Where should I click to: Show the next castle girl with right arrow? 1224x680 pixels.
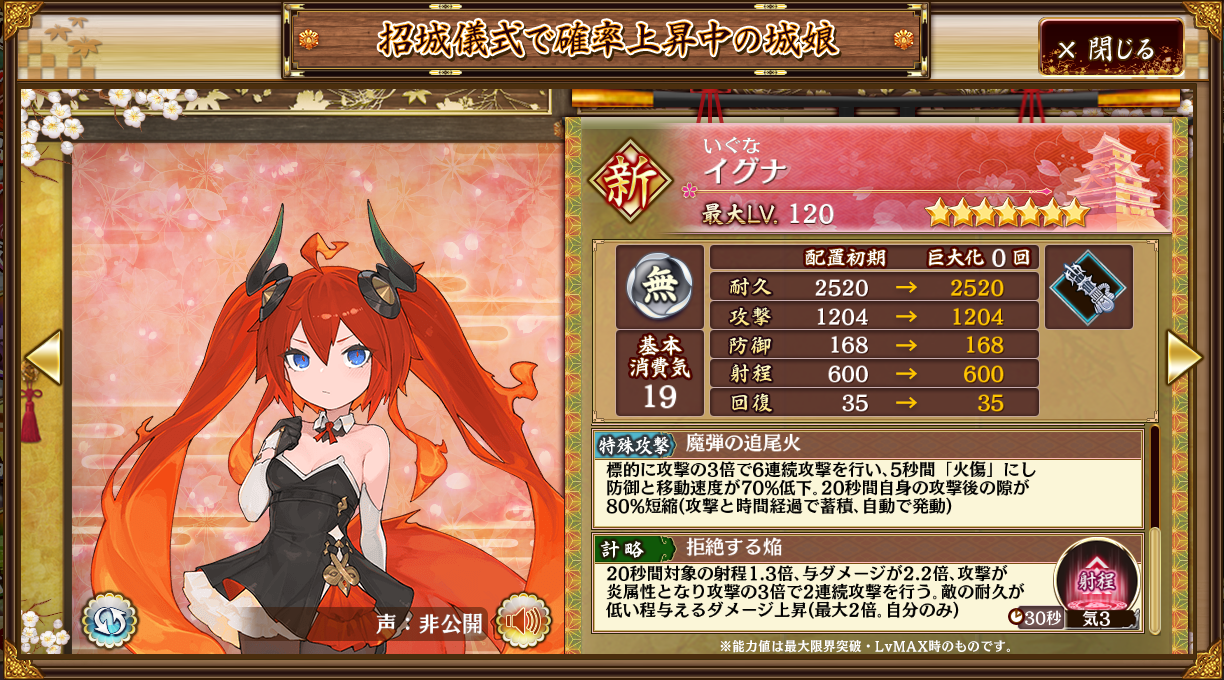tap(1183, 357)
